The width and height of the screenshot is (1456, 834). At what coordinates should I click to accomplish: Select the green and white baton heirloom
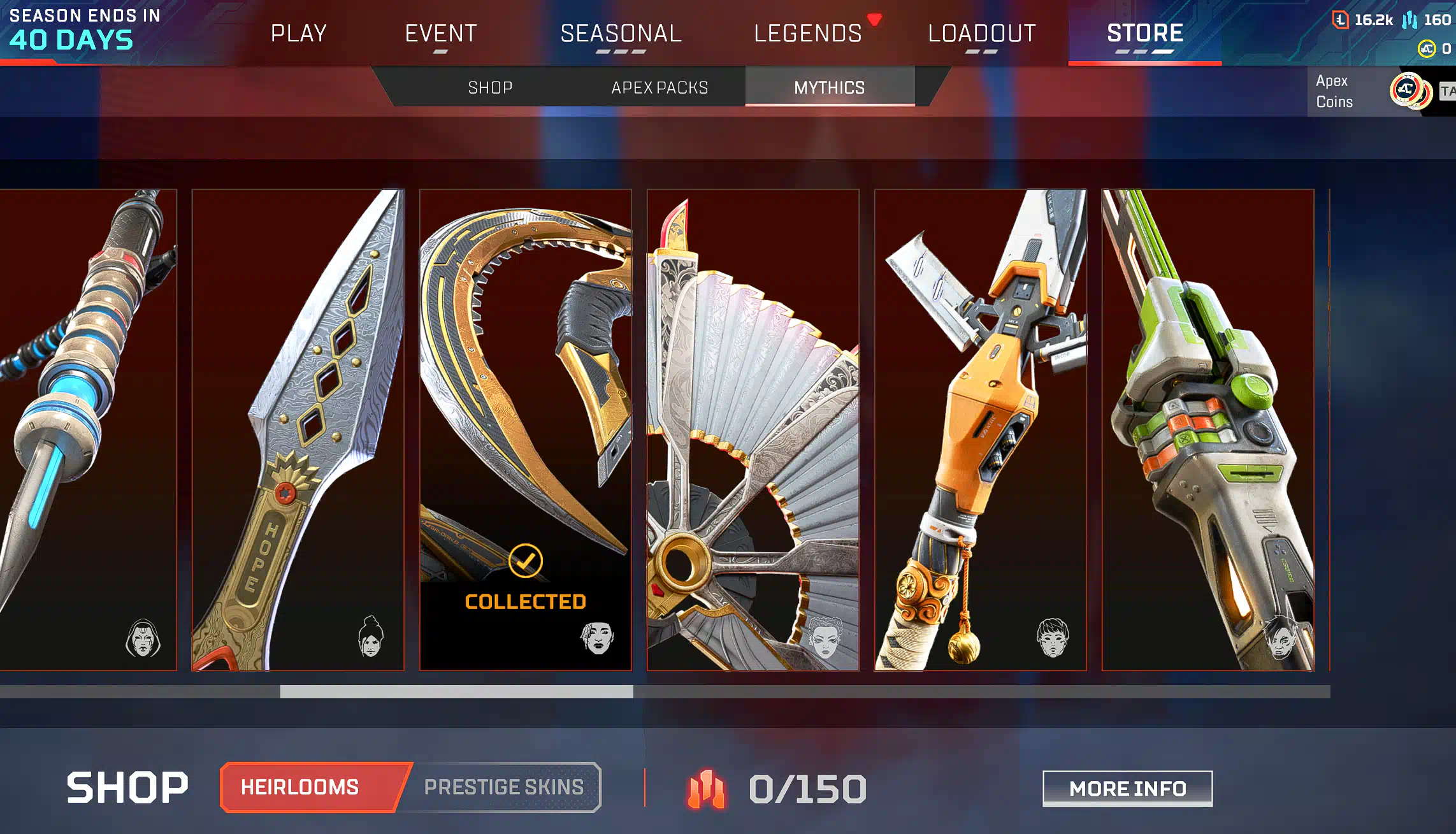pyautogui.click(x=1207, y=429)
